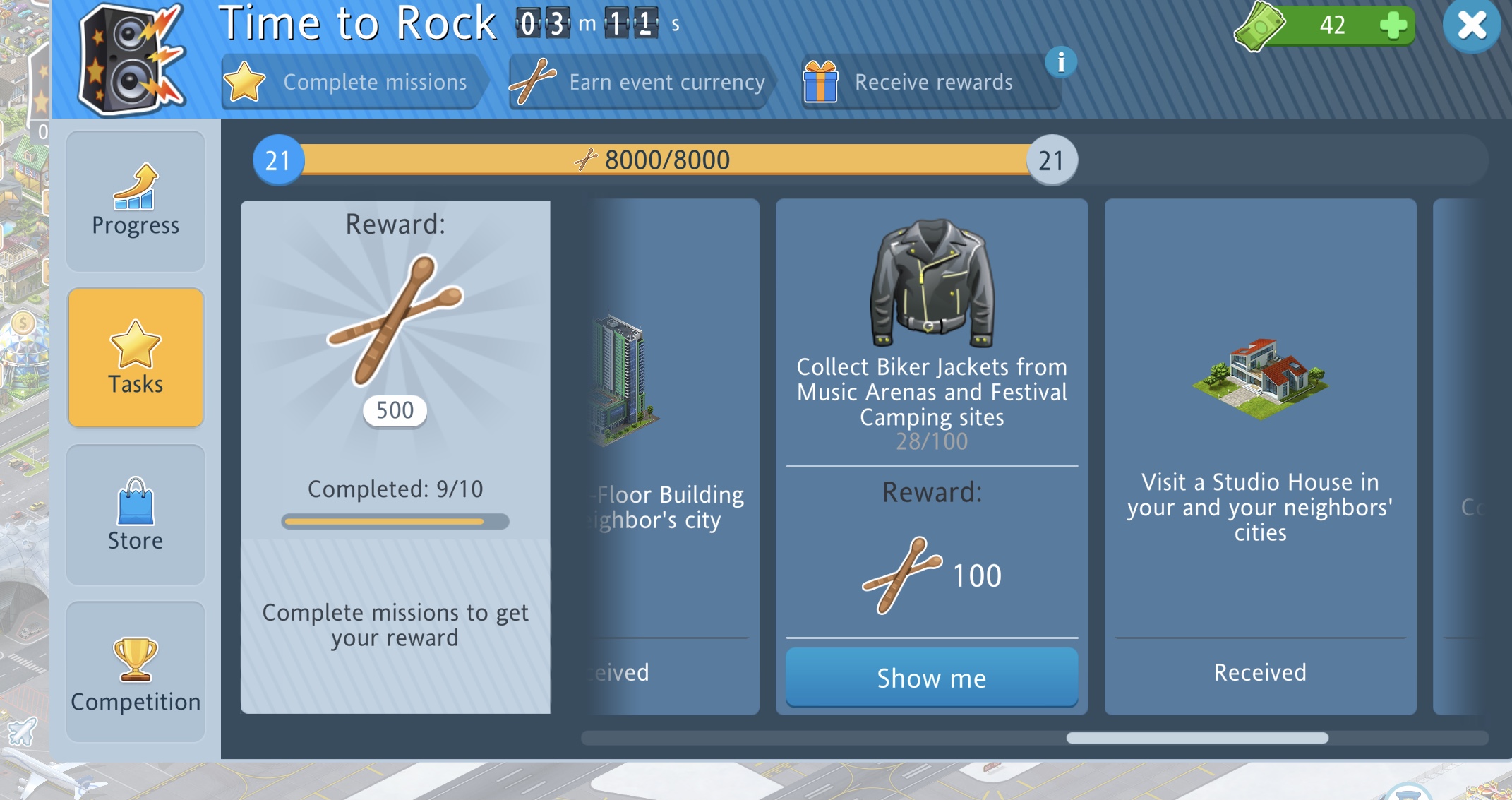
Task: Select the Studio House visit task card
Action: pos(1260,456)
